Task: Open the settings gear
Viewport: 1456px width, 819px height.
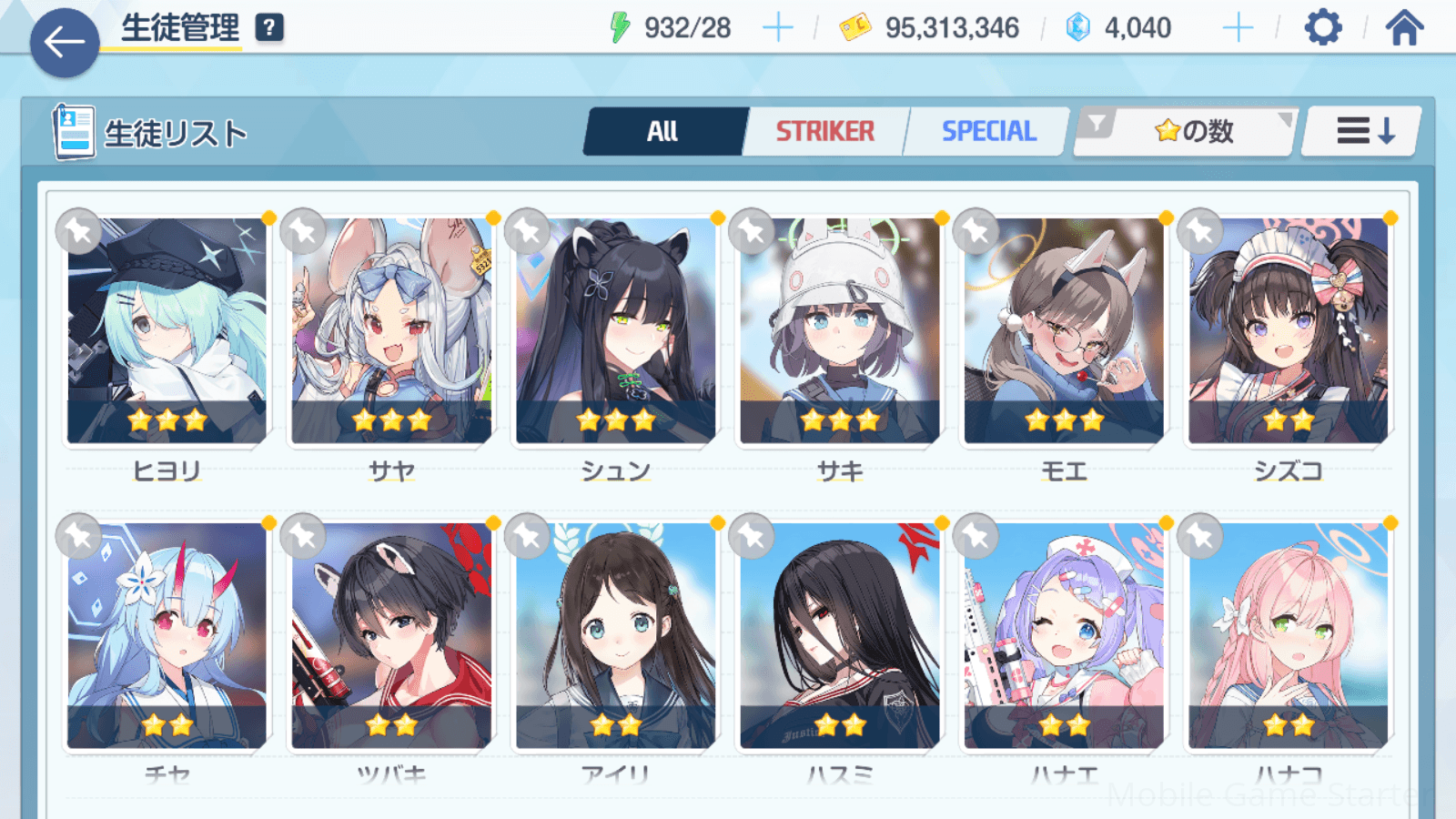Action: pyautogui.click(x=1322, y=28)
